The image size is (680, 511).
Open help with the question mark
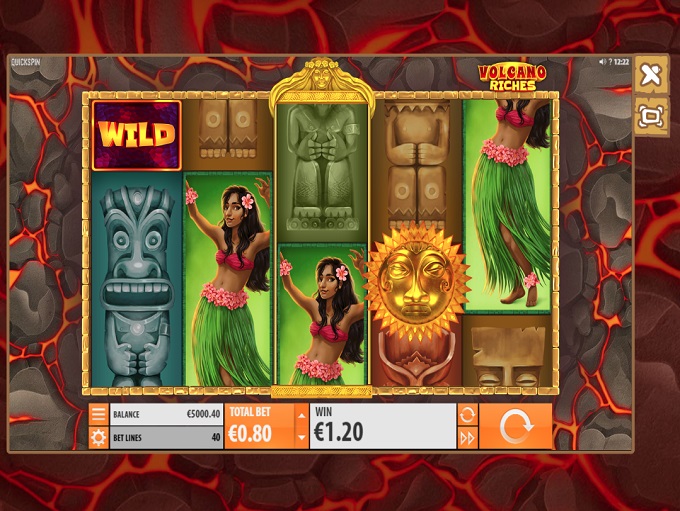tap(610, 62)
